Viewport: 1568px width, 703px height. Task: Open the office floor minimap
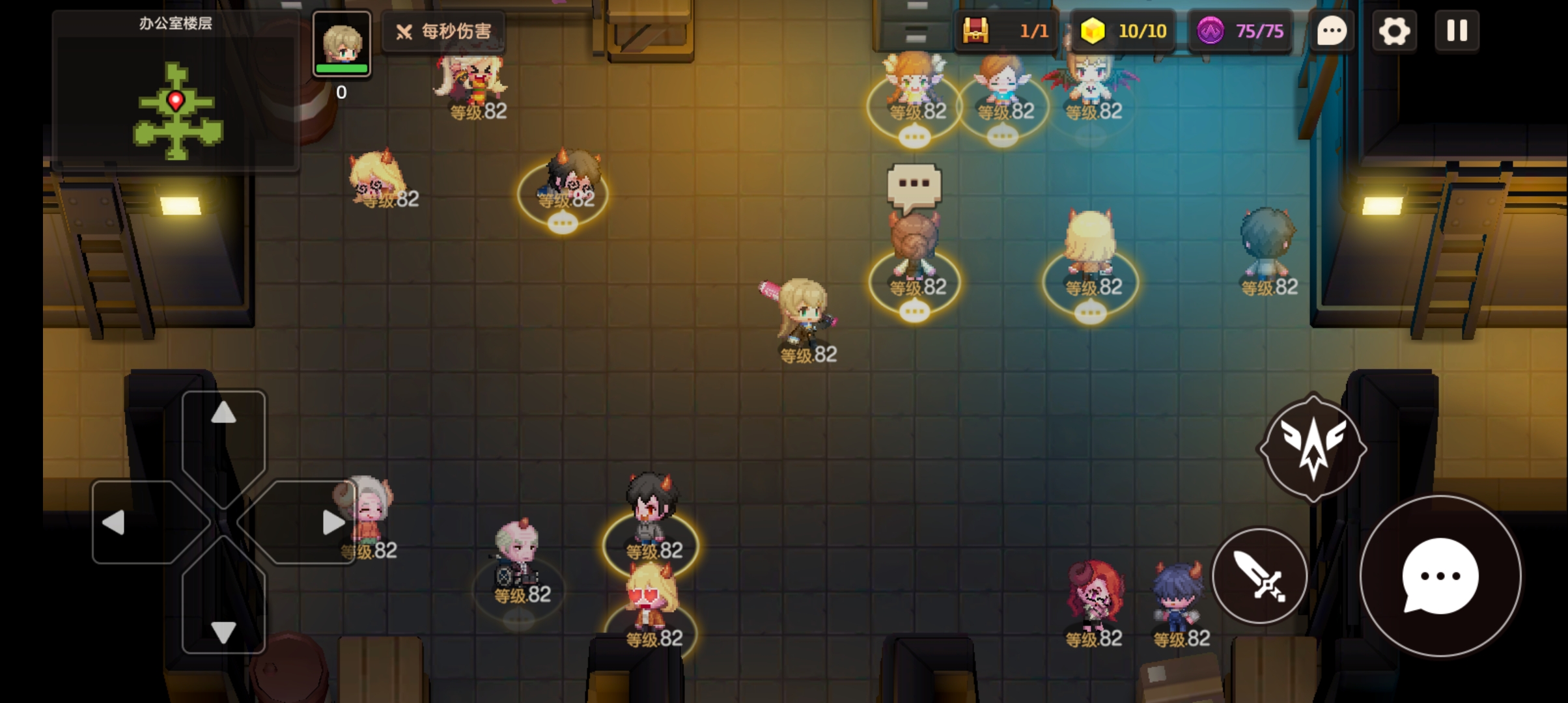point(176,98)
